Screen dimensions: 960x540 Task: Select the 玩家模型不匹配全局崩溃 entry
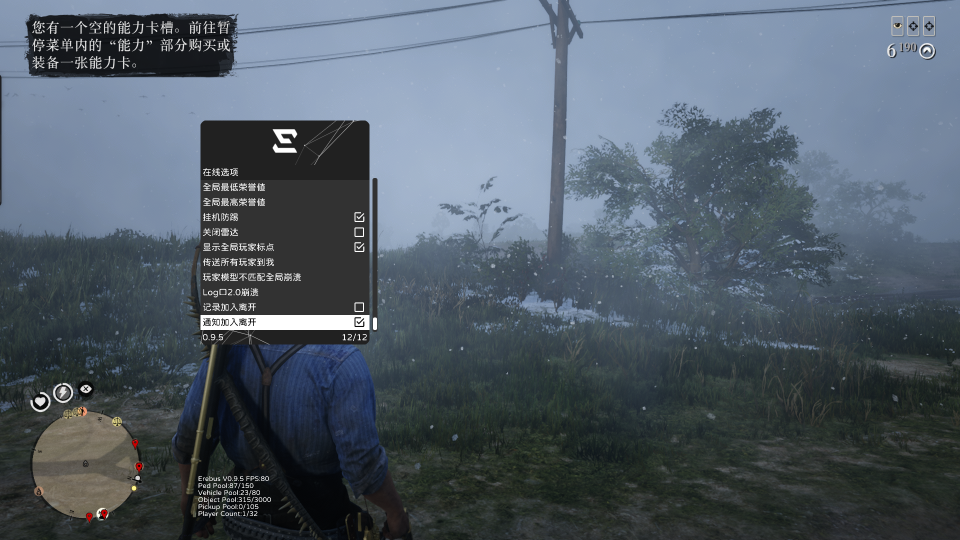(284, 277)
